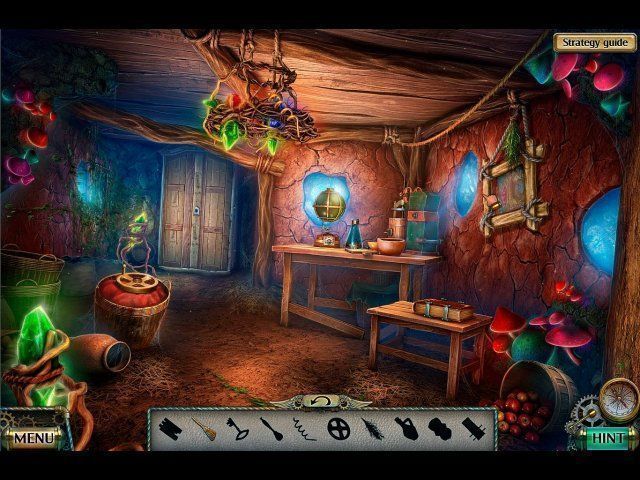Select the round wheel silhouette
640x480 pixels.
[x=339, y=429]
